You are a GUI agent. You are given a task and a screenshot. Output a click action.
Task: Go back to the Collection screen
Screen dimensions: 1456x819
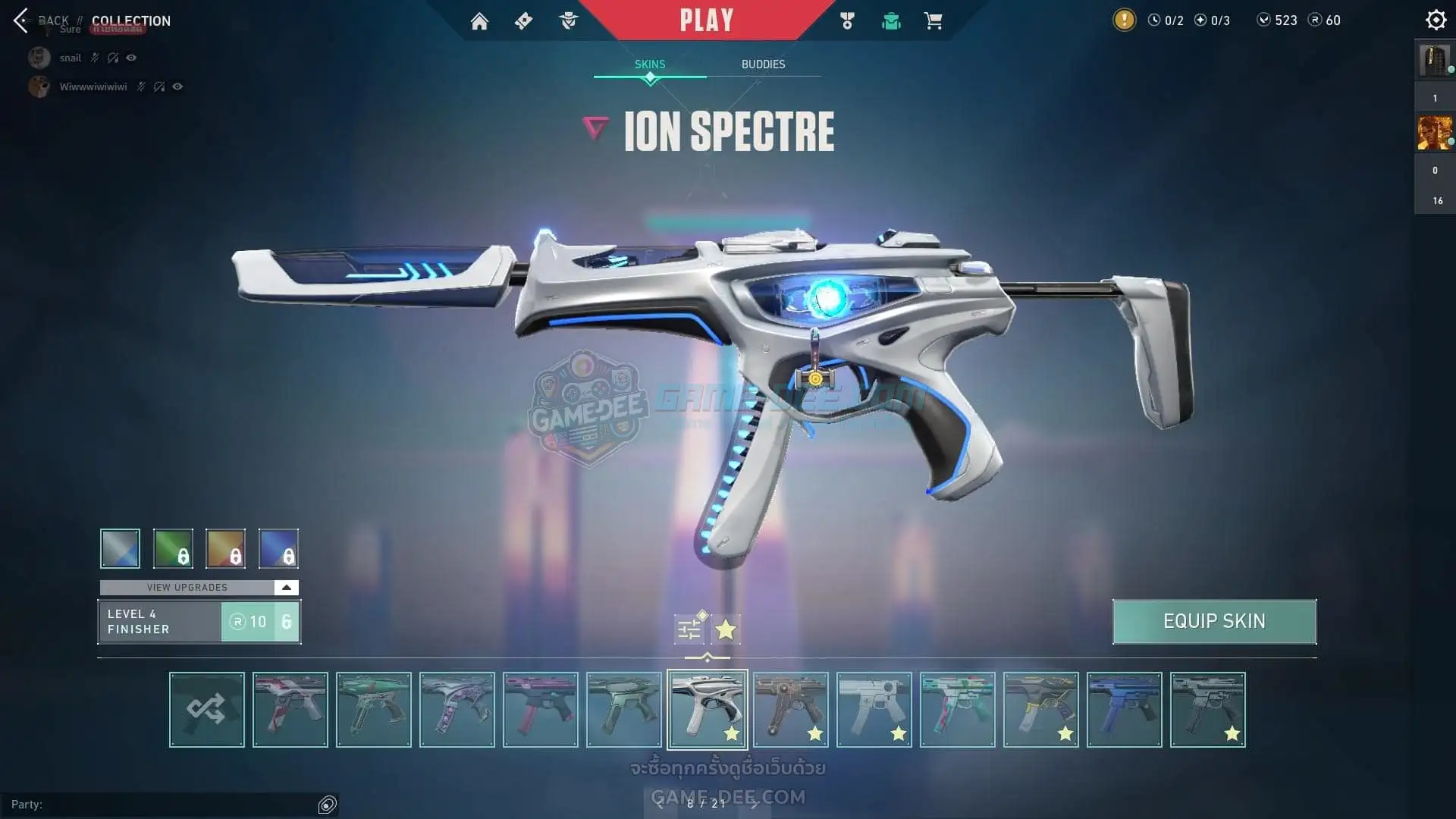[21, 20]
